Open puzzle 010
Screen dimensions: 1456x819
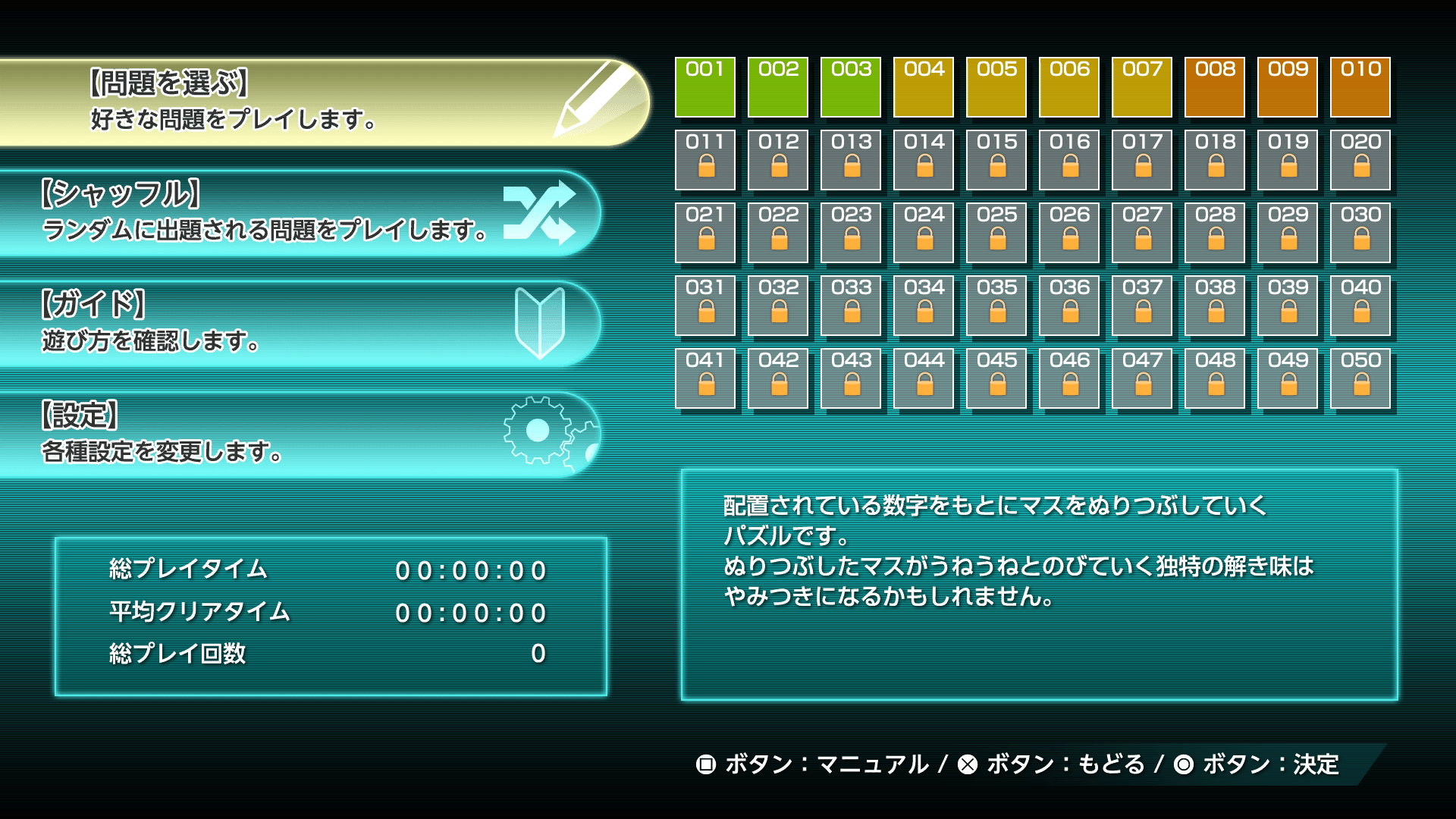[x=1360, y=89]
